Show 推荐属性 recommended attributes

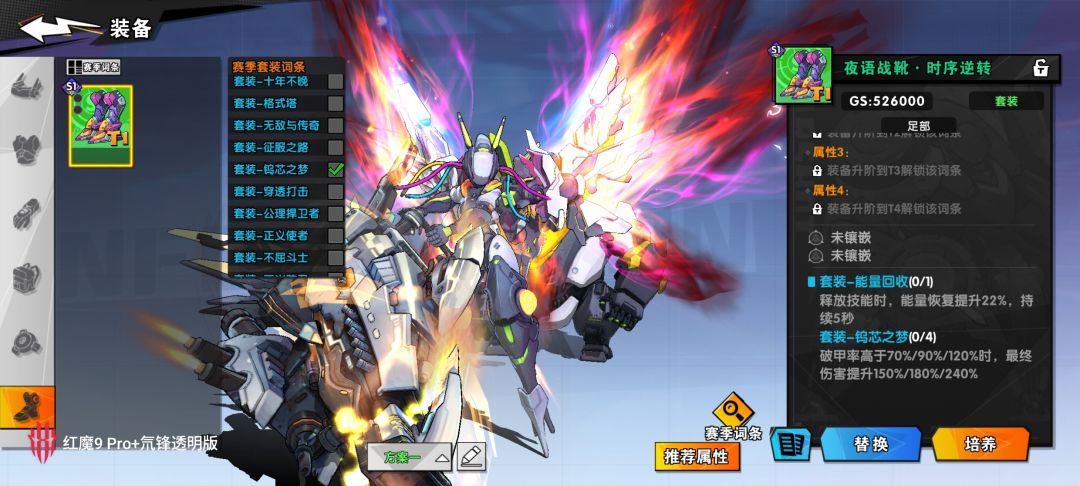(x=698, y=457)
